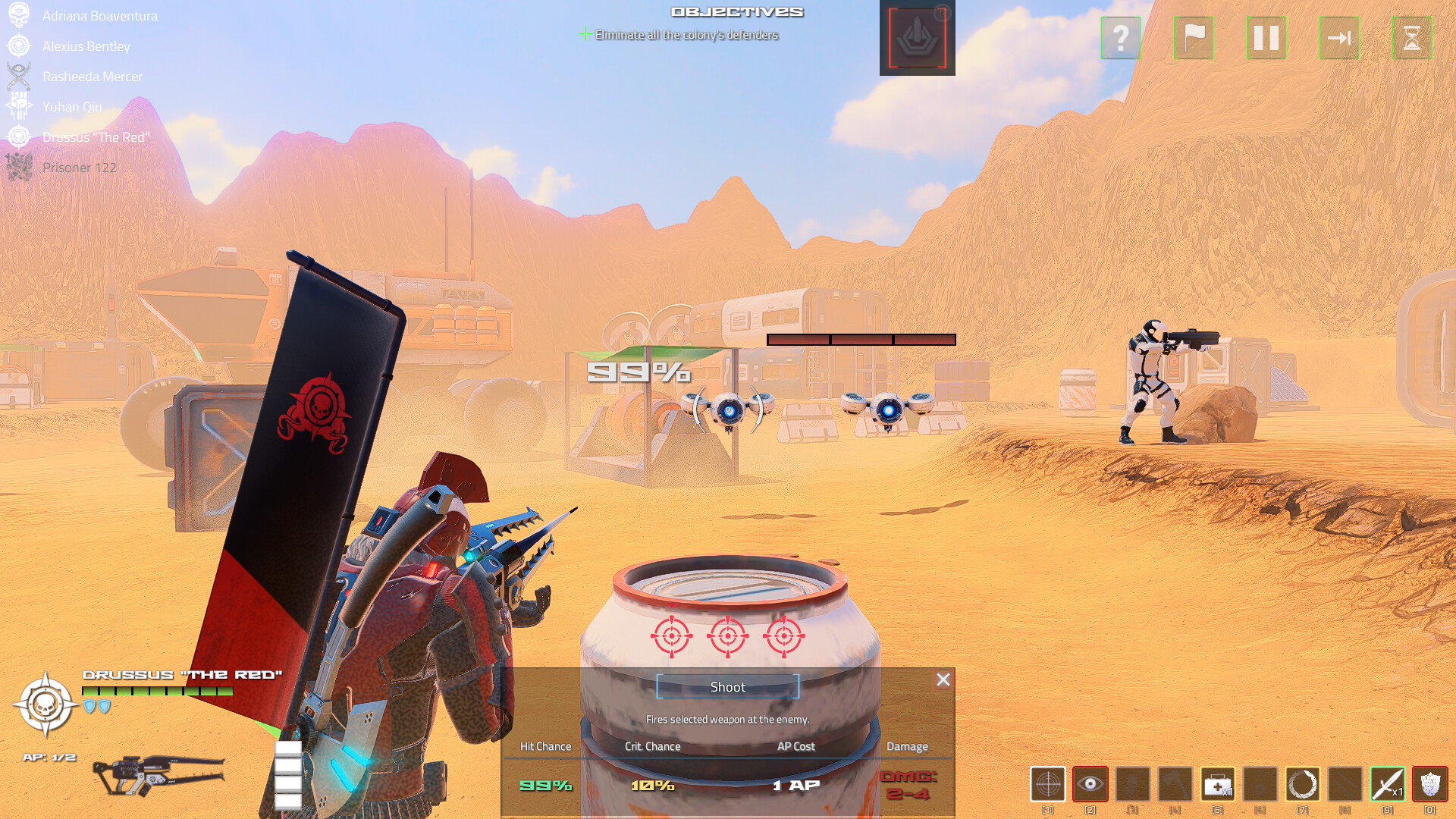This screenshot has height=819, width=1456.
Task: Click the enemy health bar above the drones
Action: click(x=861, y=338)
